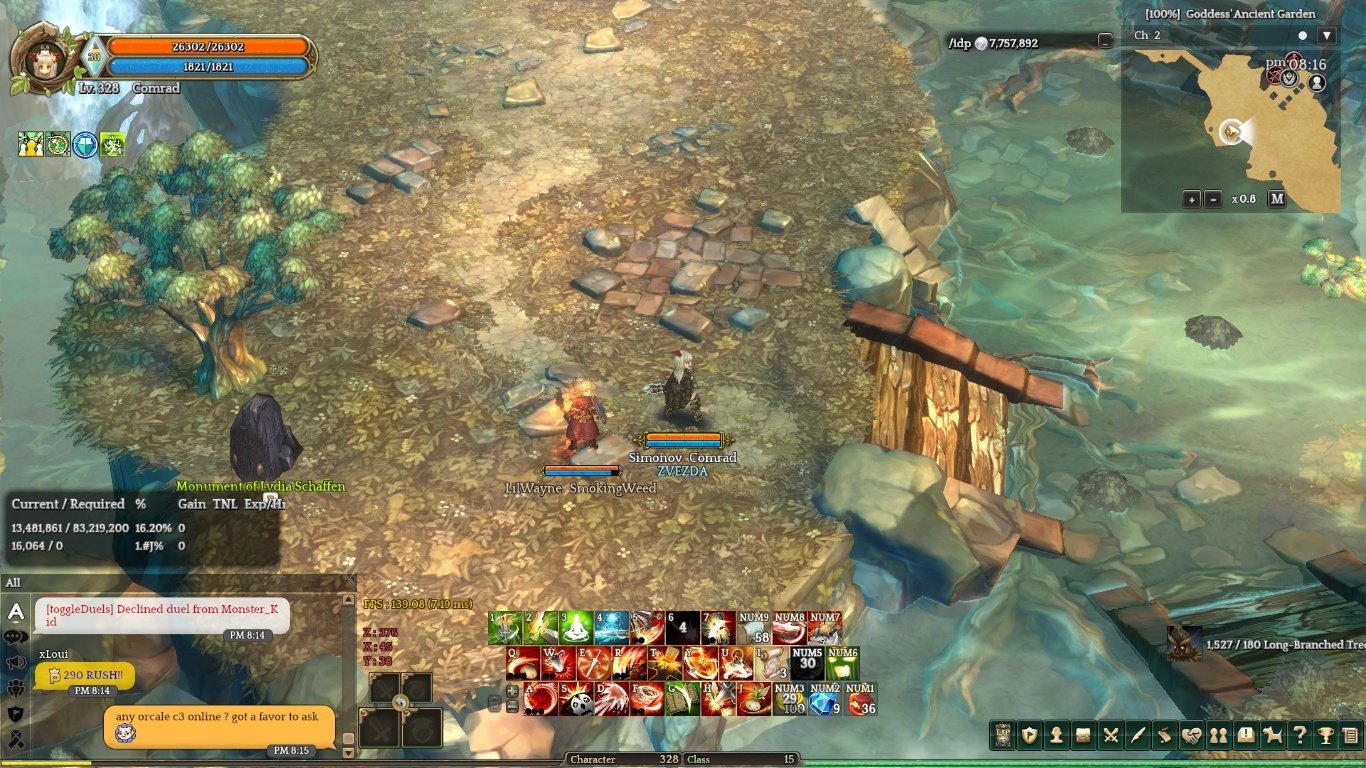Open the character silhouette menu icon
Viewport: 1366px width, 768px height.
(x=1056, y=736)
